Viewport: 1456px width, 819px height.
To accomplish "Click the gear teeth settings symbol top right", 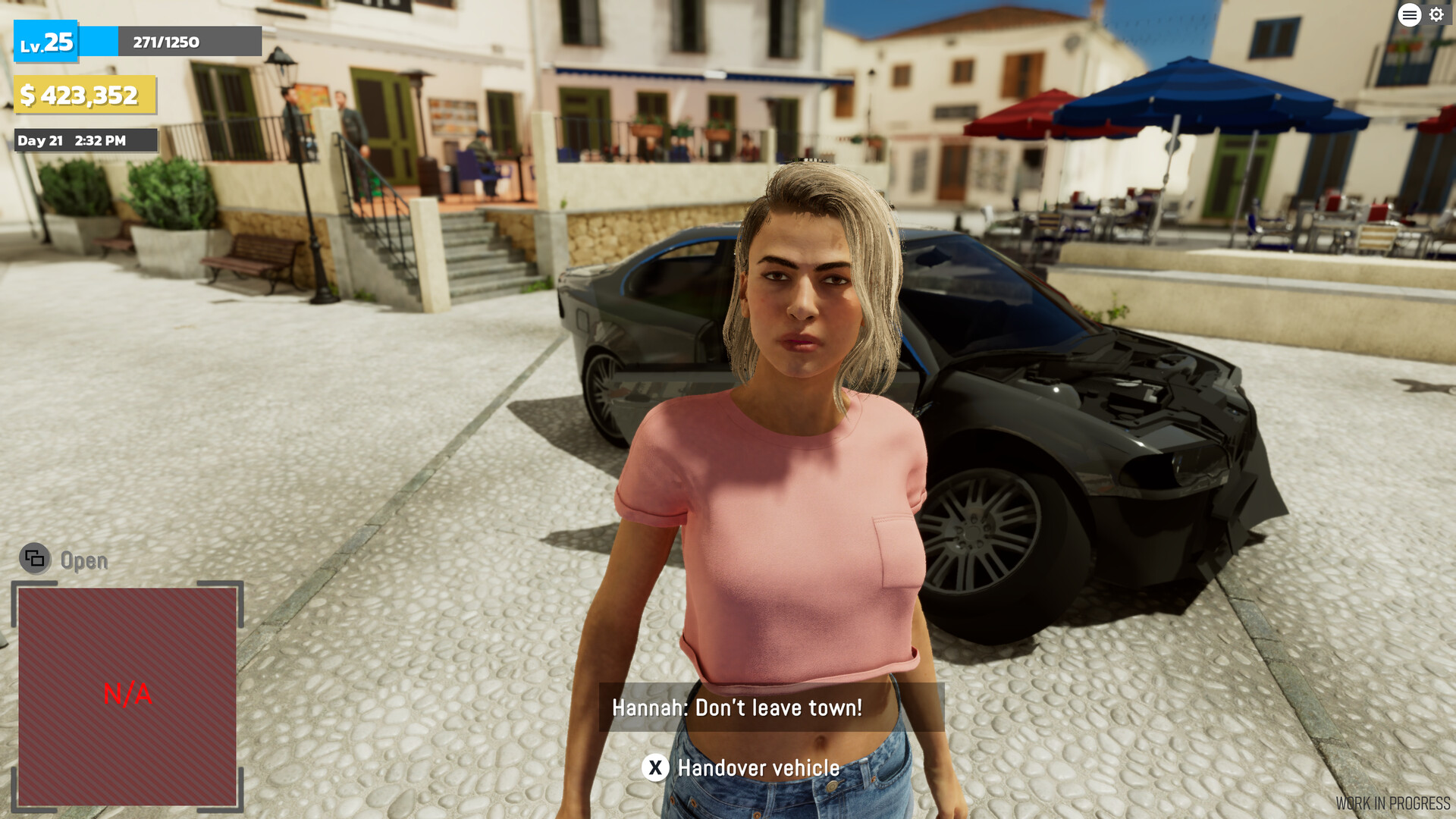I will coord(1437,14).
